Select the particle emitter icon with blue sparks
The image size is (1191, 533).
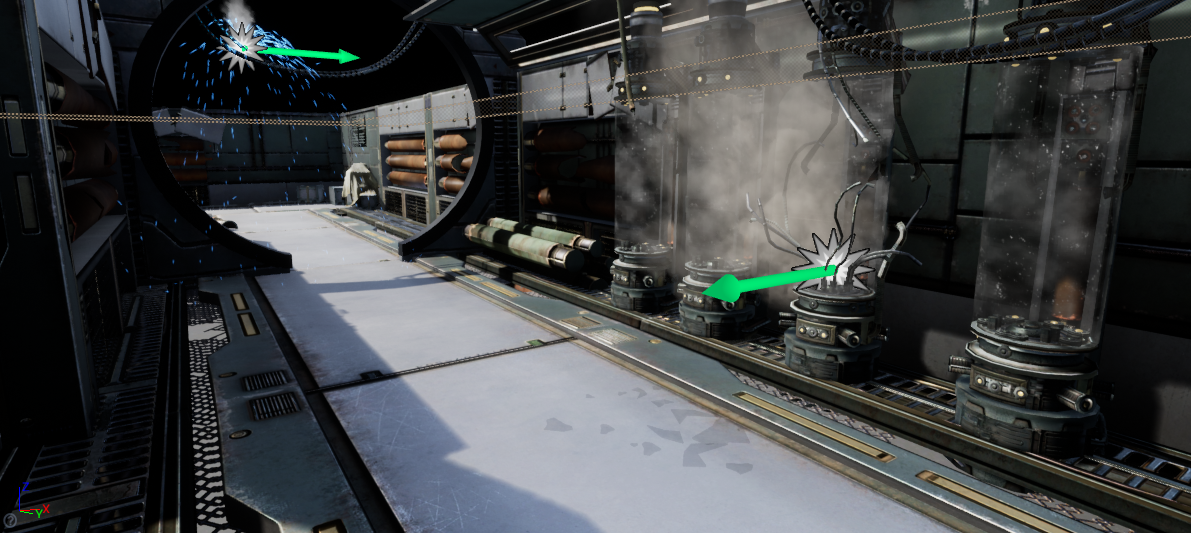[x=243, y=45]
